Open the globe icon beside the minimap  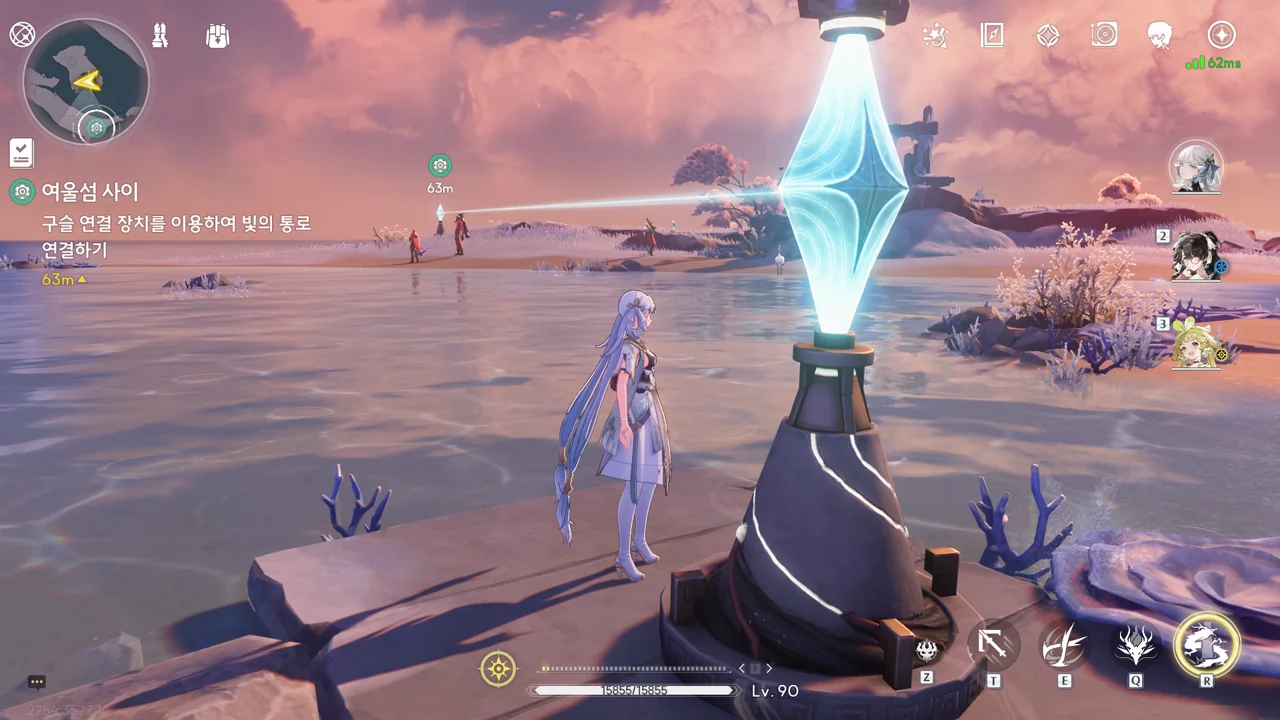click(22, 35)
